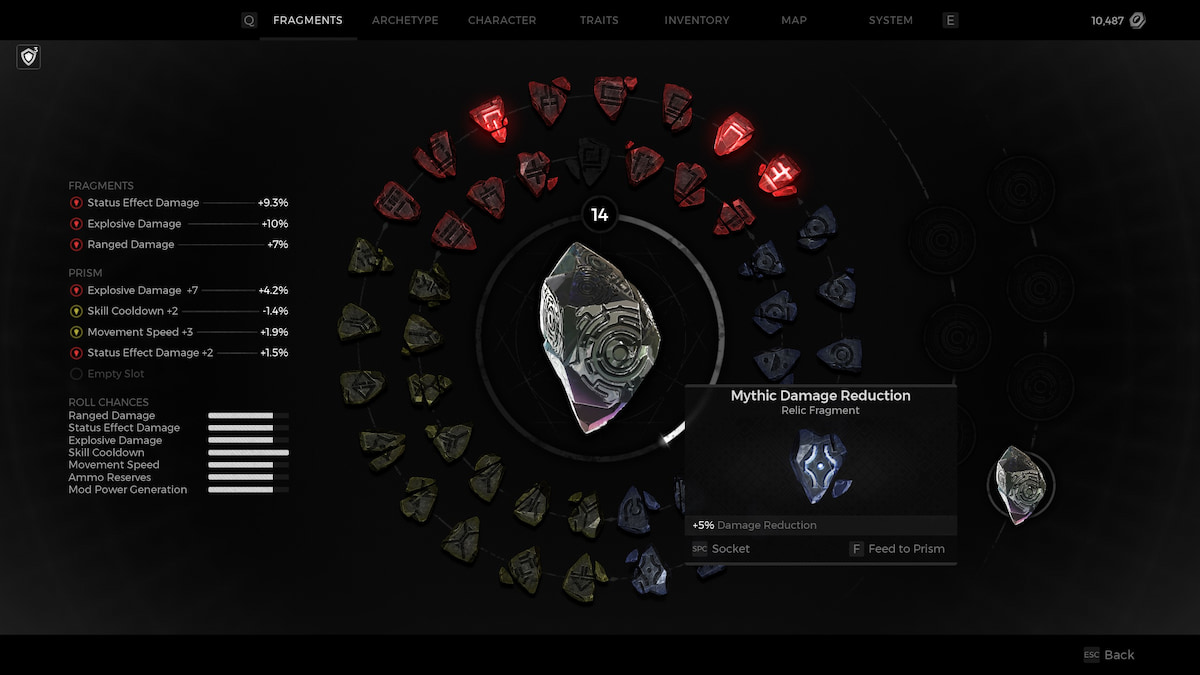Open the Inventory tab
1200x675 pixels.
[x=698, y=20]
